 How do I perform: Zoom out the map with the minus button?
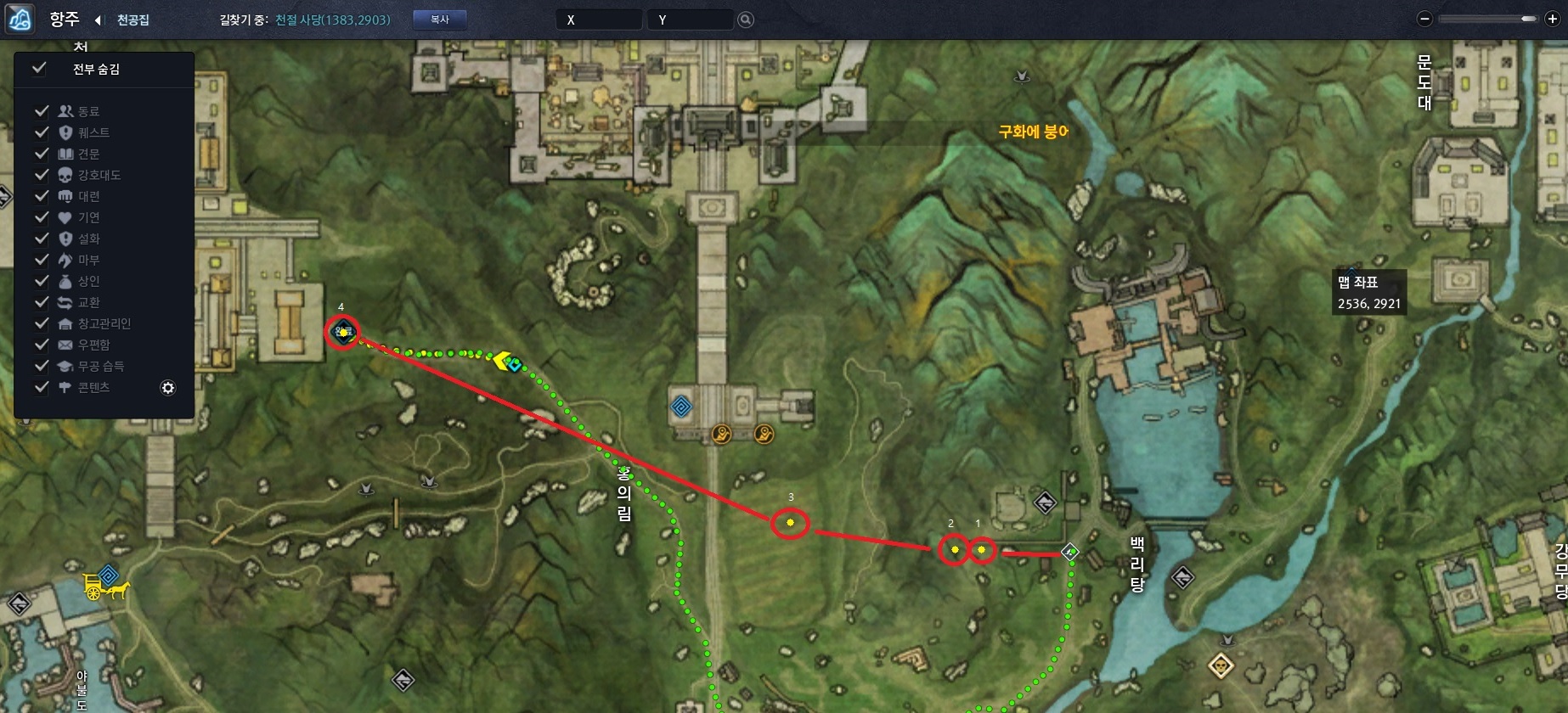pyautogui.click(x=1425, y=19)
